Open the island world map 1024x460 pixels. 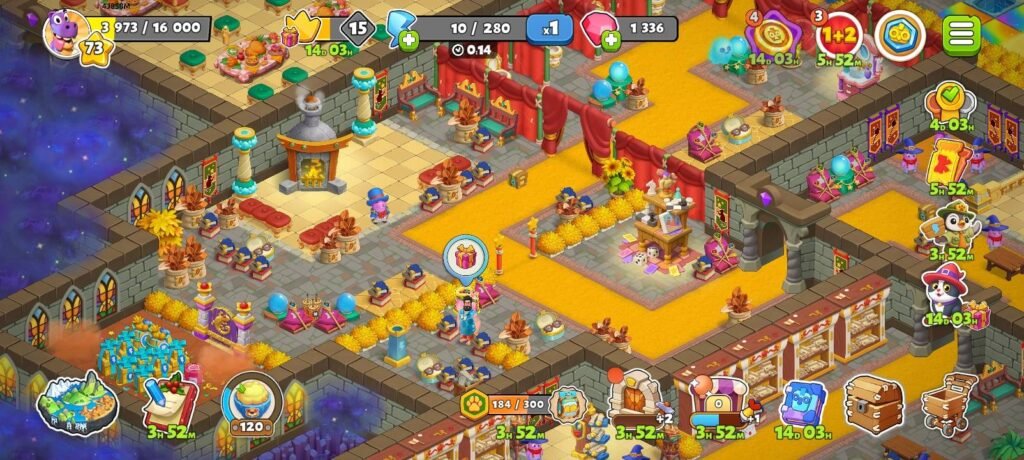[77, 403]
